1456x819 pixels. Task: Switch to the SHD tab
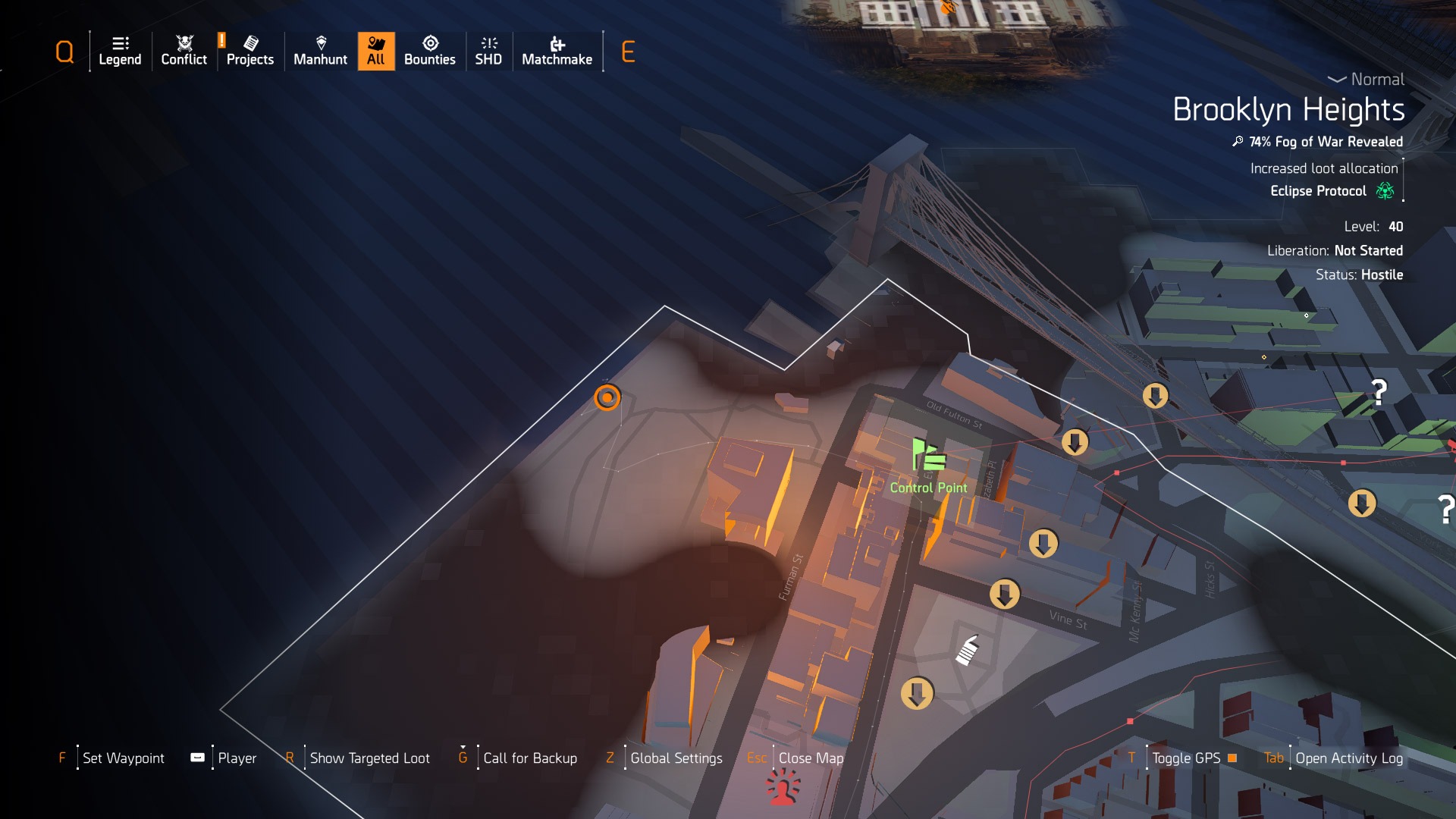pos(488,51)
